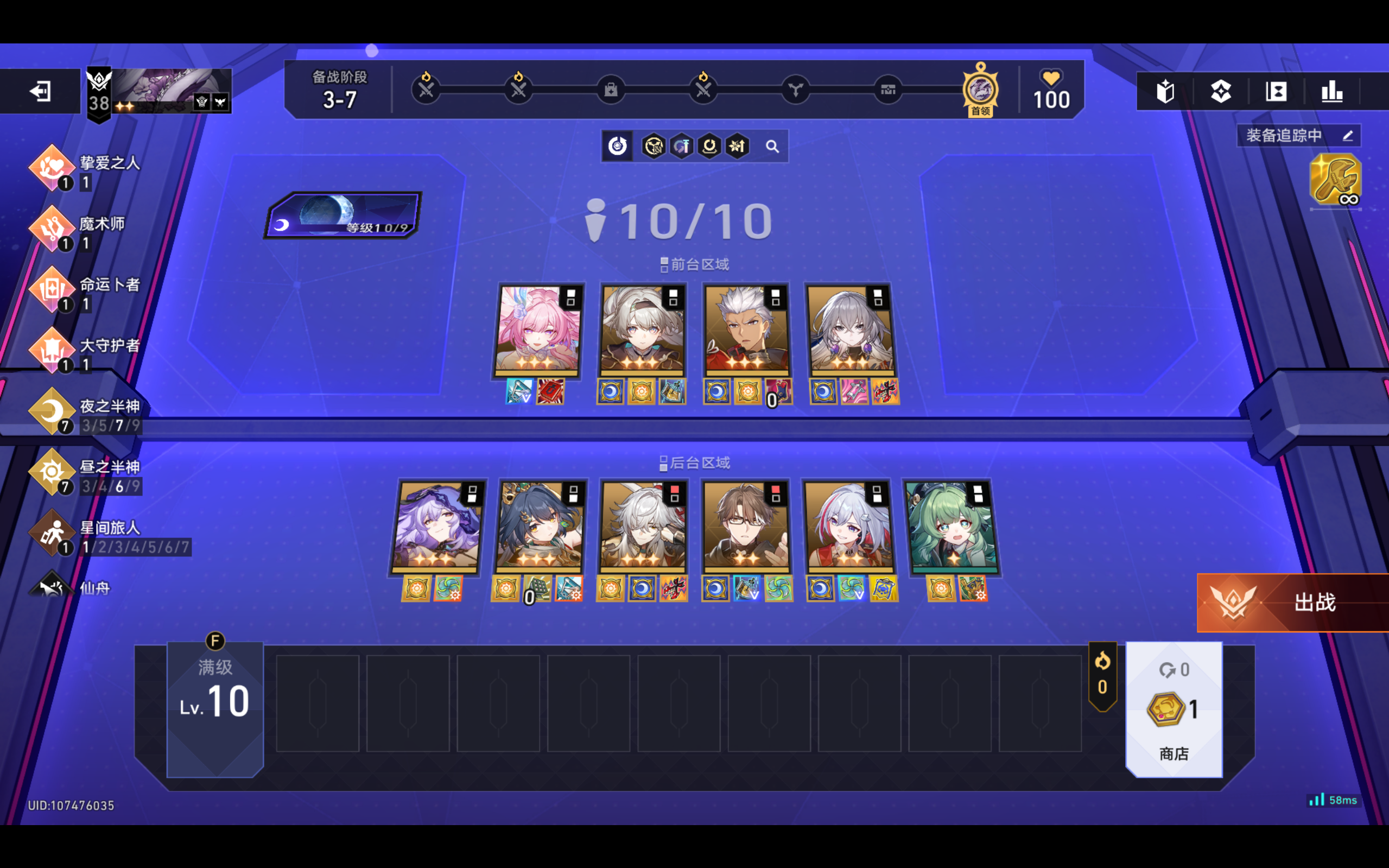The height and width of the screenshot is (868, 1389).
Task: Open the handbook icon in the top-right toolbar
Action: point(1166,91)
